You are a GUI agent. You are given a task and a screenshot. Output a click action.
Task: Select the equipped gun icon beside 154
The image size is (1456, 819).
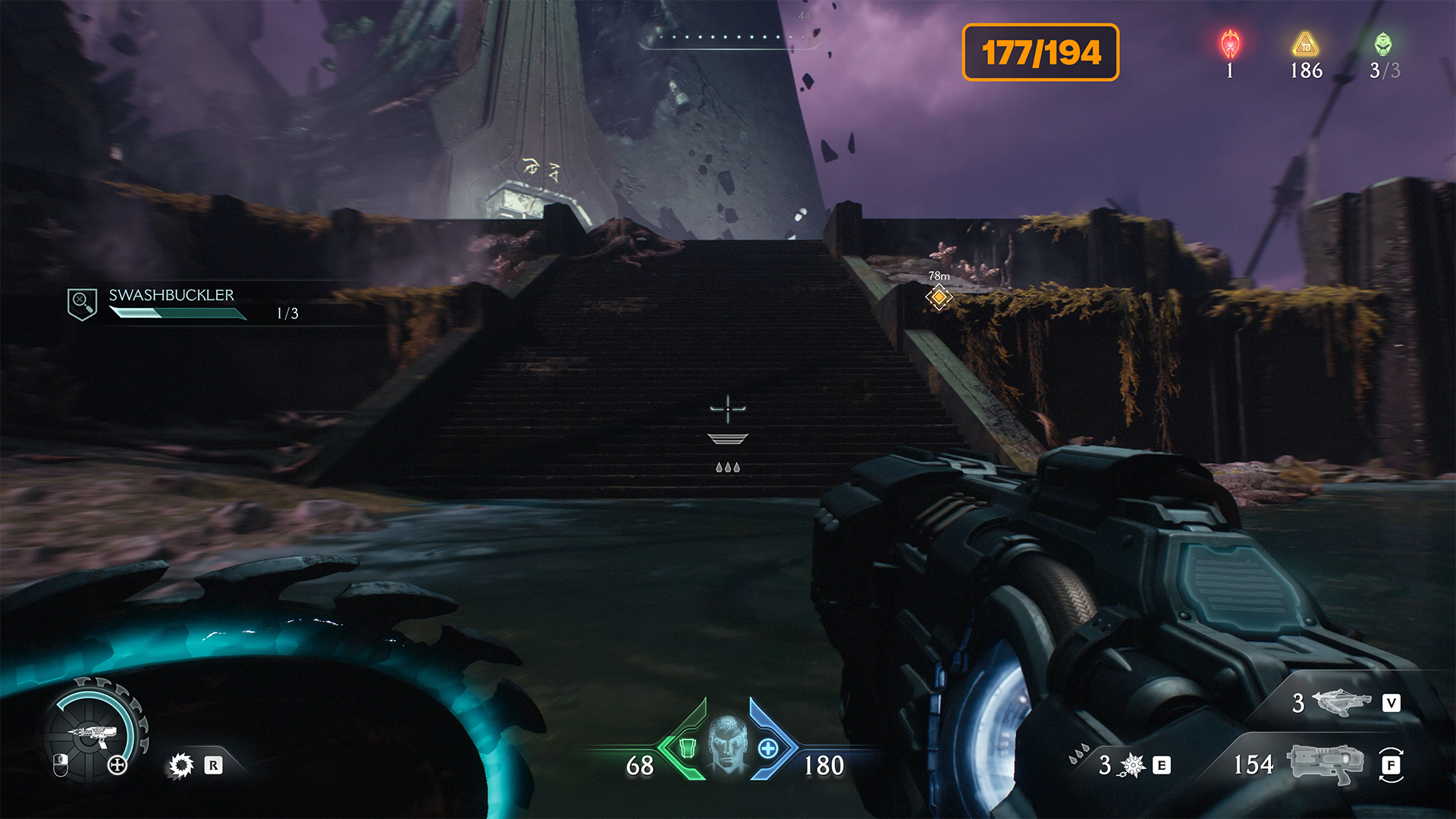coord(1326,763)
